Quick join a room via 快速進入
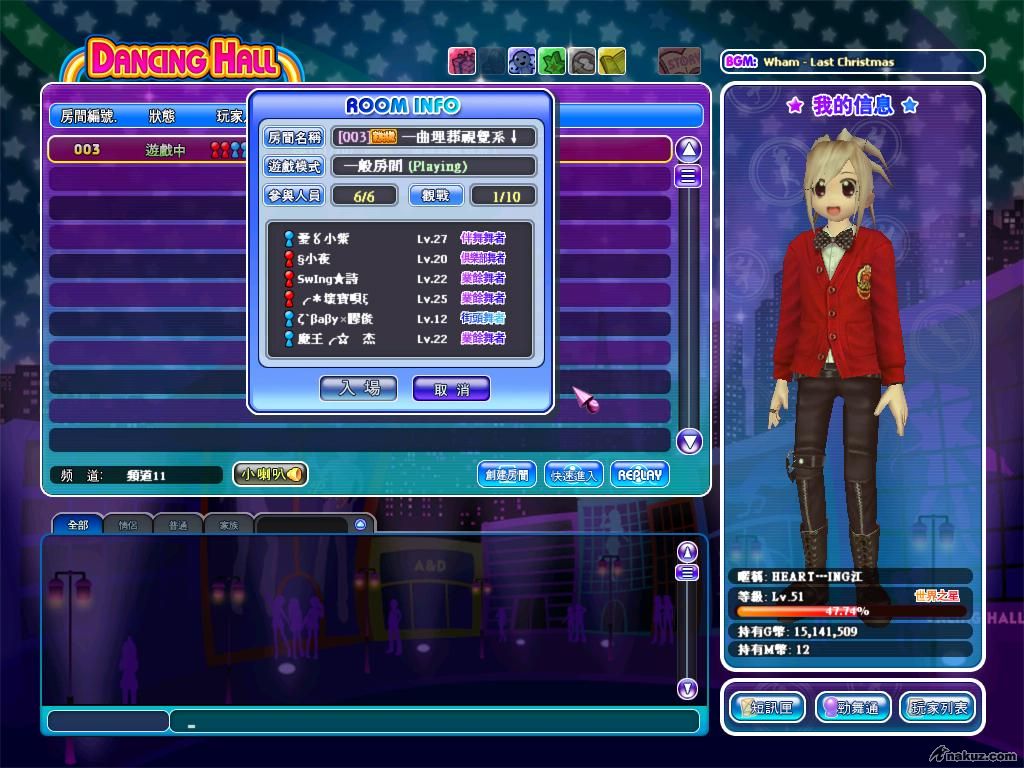The width and height of the screenshot is (1024, 768). pos(573,474)
